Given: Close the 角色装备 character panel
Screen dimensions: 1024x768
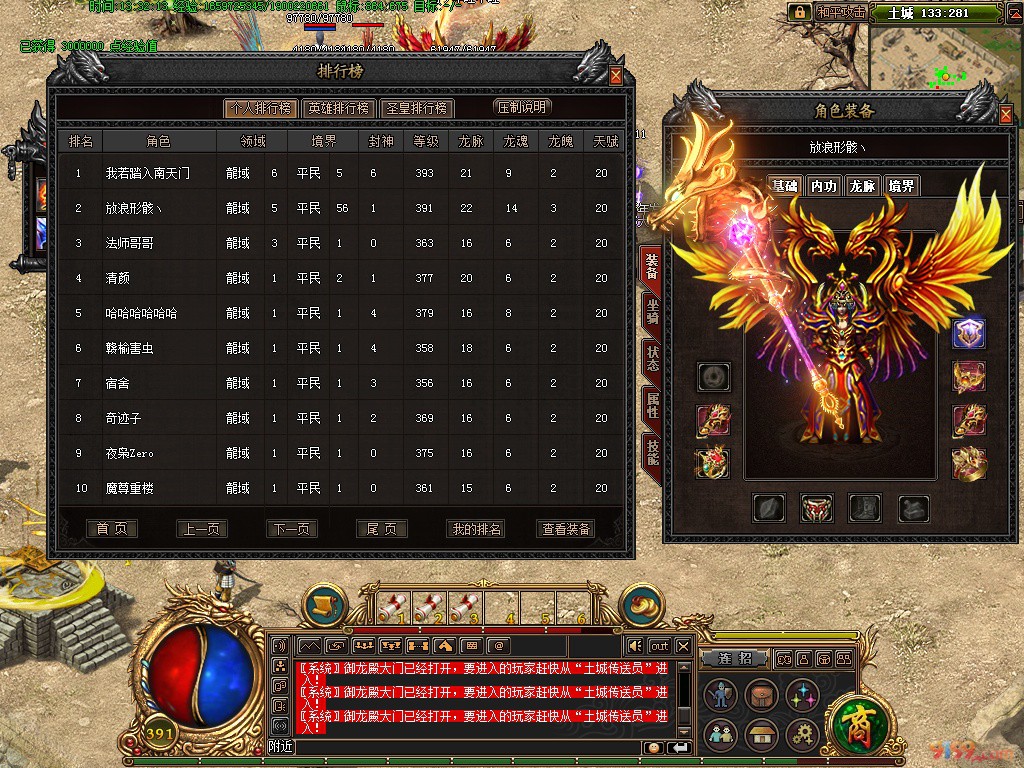Looking at the screenshot, I should click(x=1006, y=115).
